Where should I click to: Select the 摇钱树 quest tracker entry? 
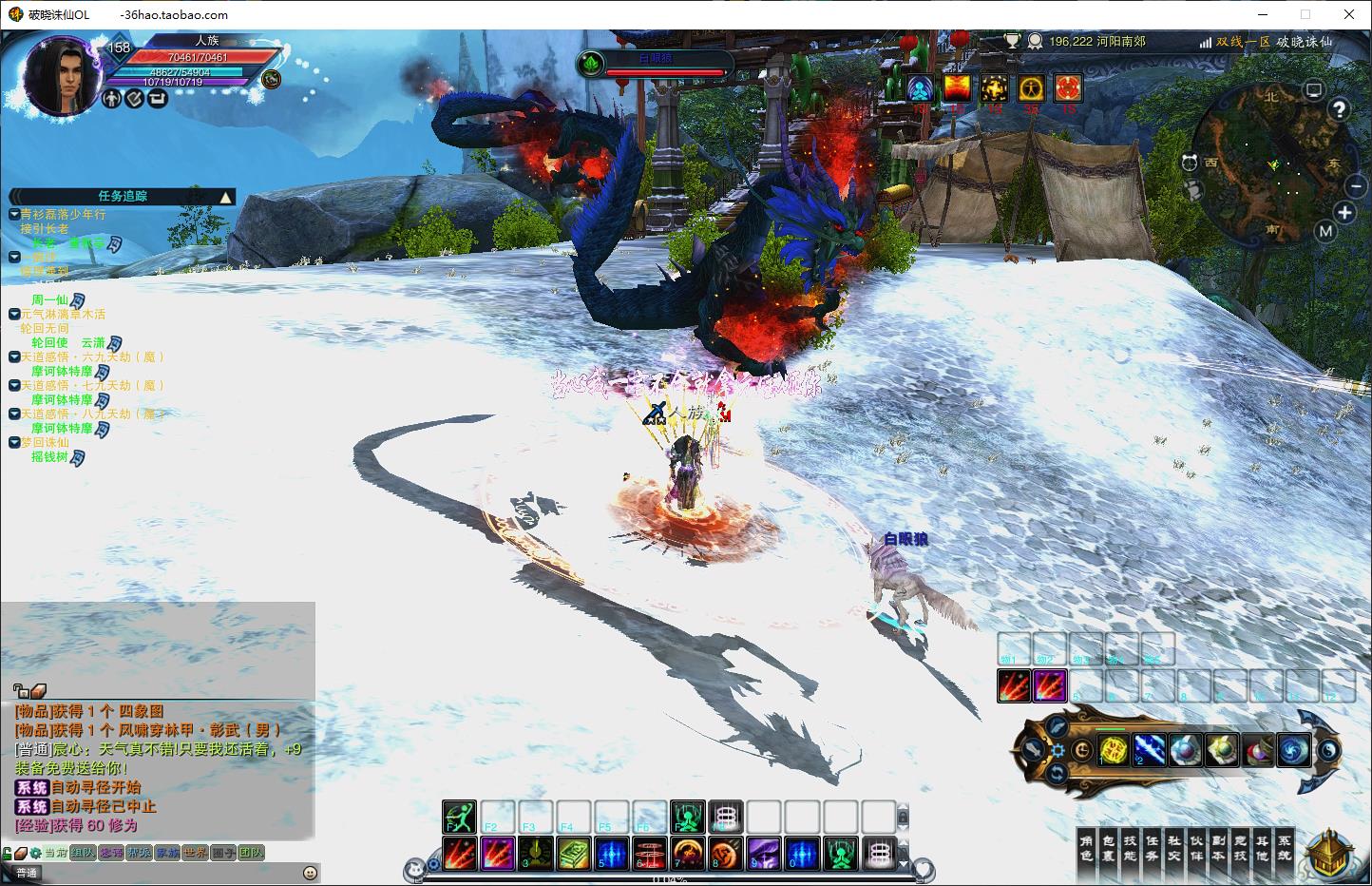(x=49, y=457)
